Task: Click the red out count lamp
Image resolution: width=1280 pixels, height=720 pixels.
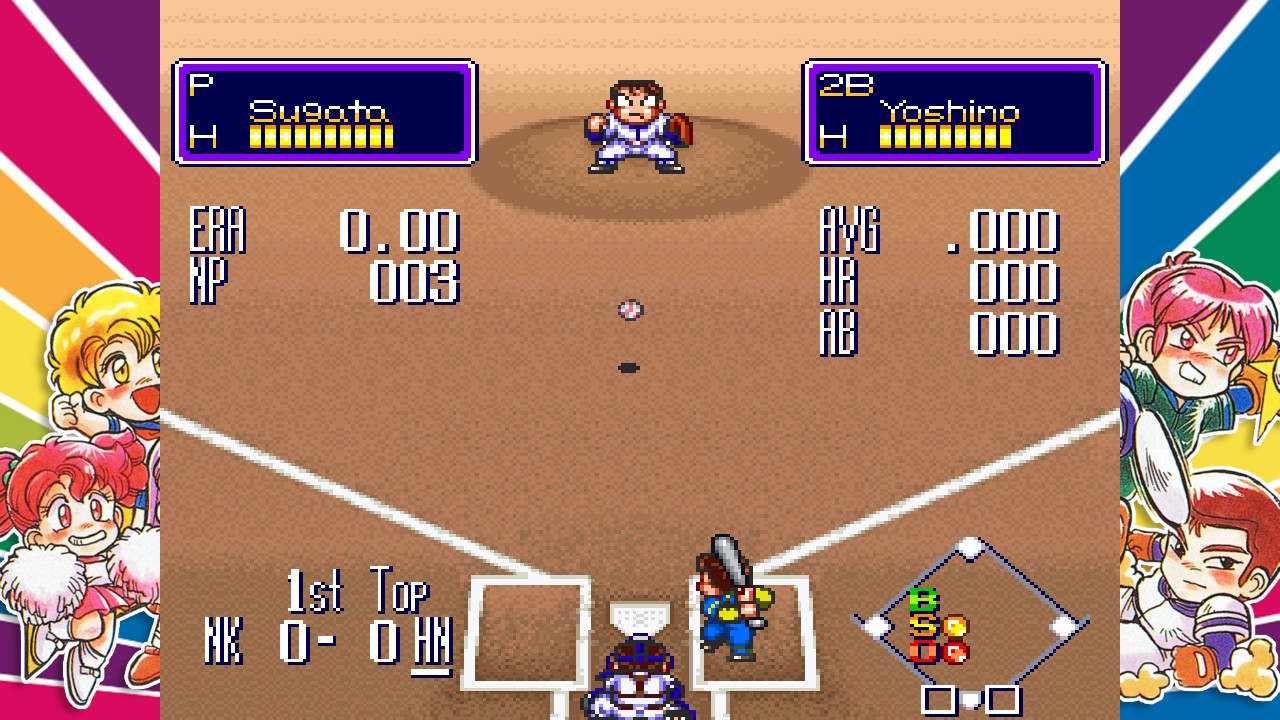Action: [954, 652]
